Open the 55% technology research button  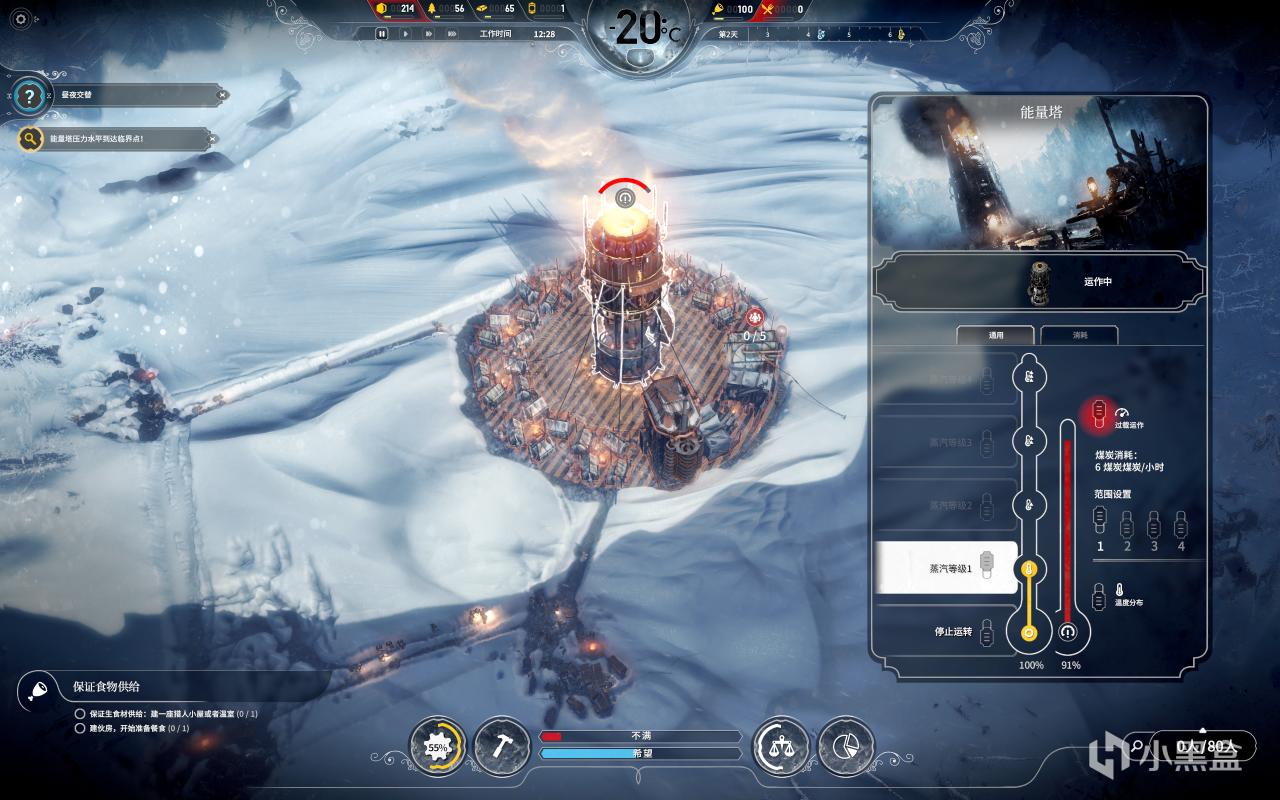point(438,746)
